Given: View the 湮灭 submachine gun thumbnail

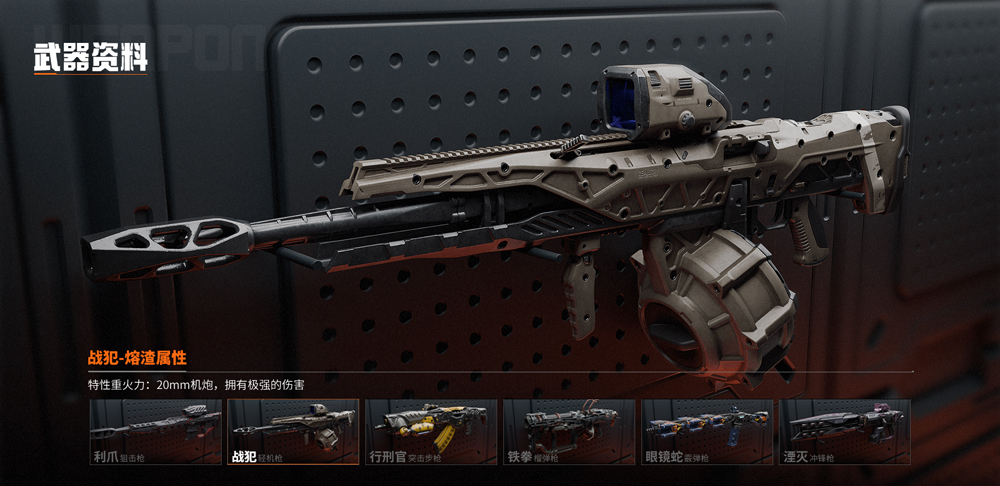Looking at the screenshot, I should tap(845, 432).
